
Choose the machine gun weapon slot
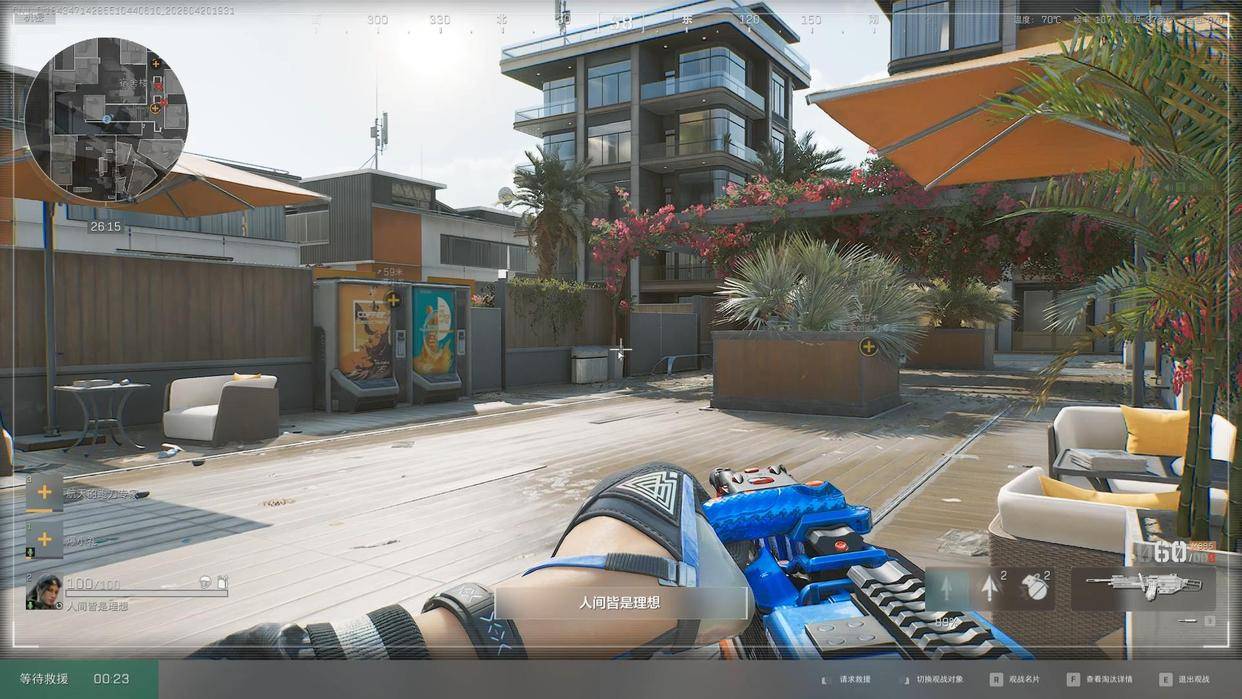[x=1143, y=588]
